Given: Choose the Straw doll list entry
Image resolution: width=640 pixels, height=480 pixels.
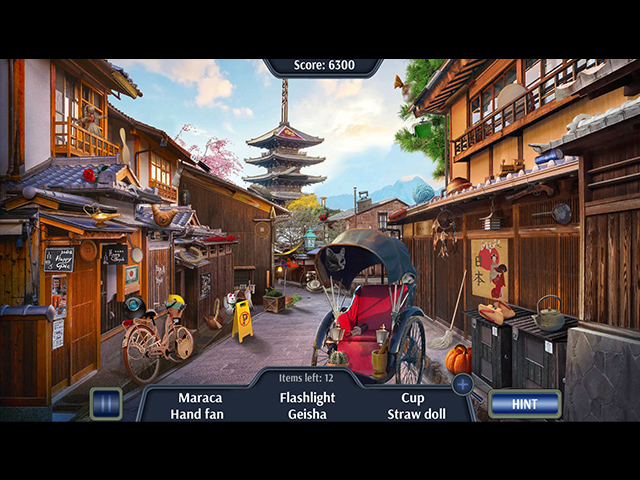Looking at the screenshot, I should (417, 414).
